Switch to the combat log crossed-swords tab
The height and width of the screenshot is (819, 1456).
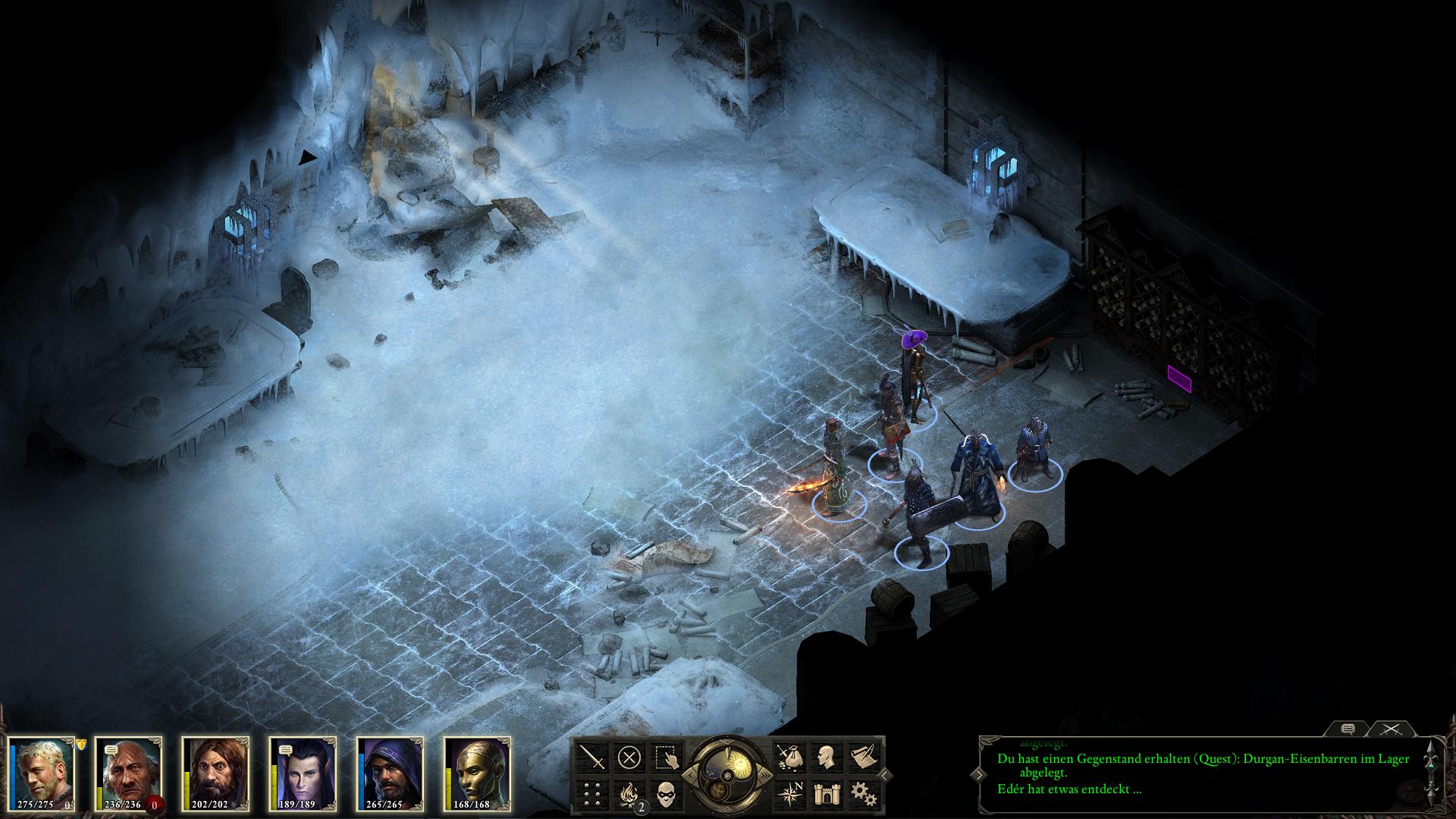[1389, 729]
